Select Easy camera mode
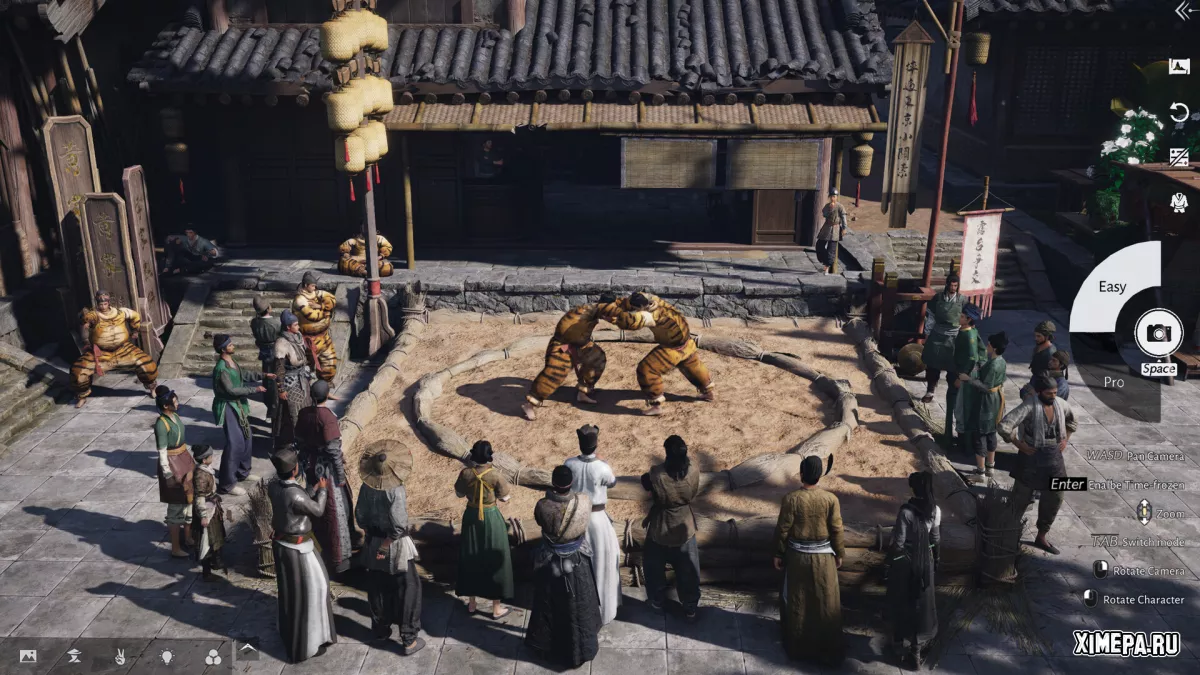 (1112, 287)
